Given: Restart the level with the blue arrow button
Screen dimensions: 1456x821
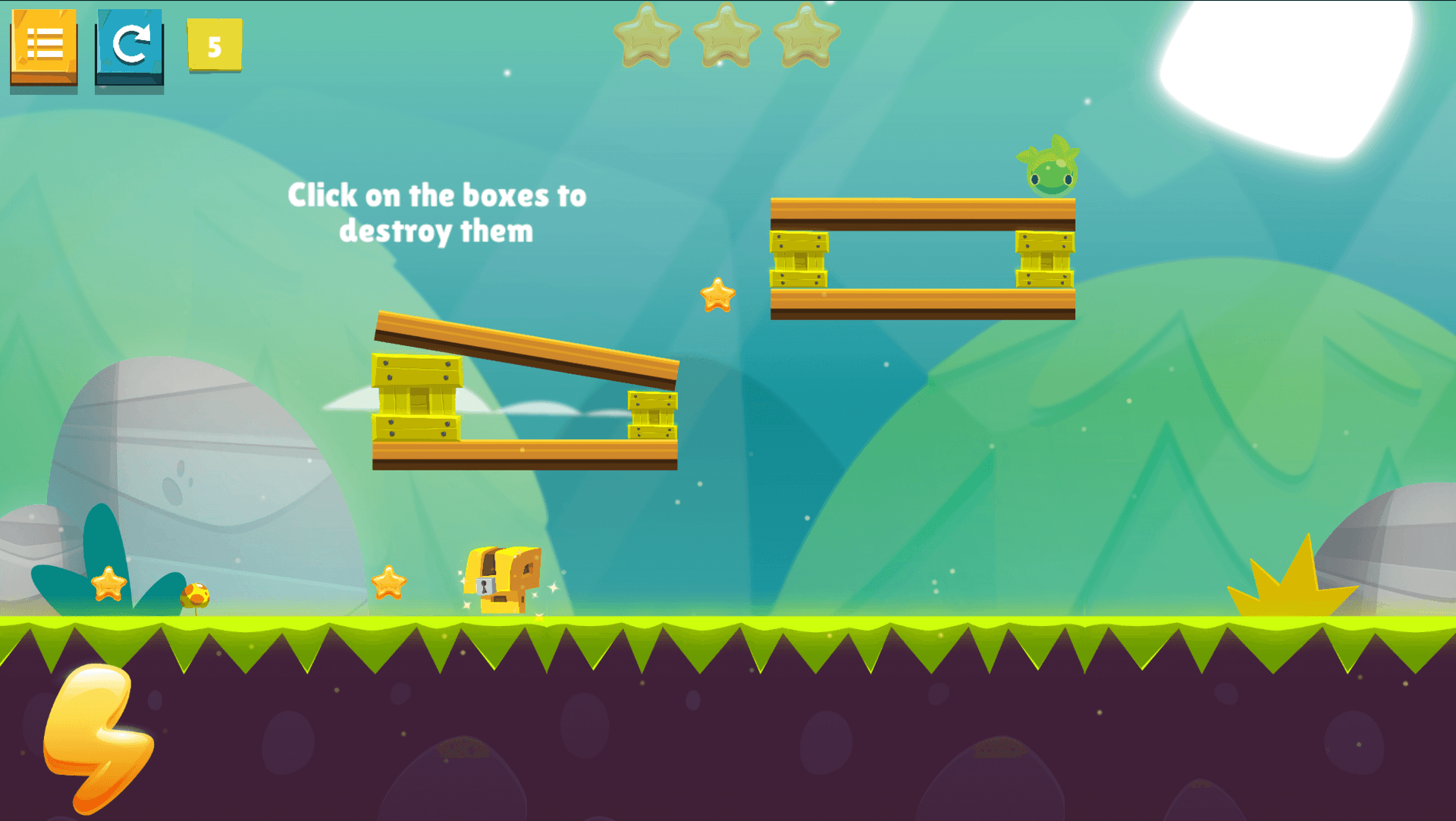Looking at the screenshot, I should coord(129,46).
